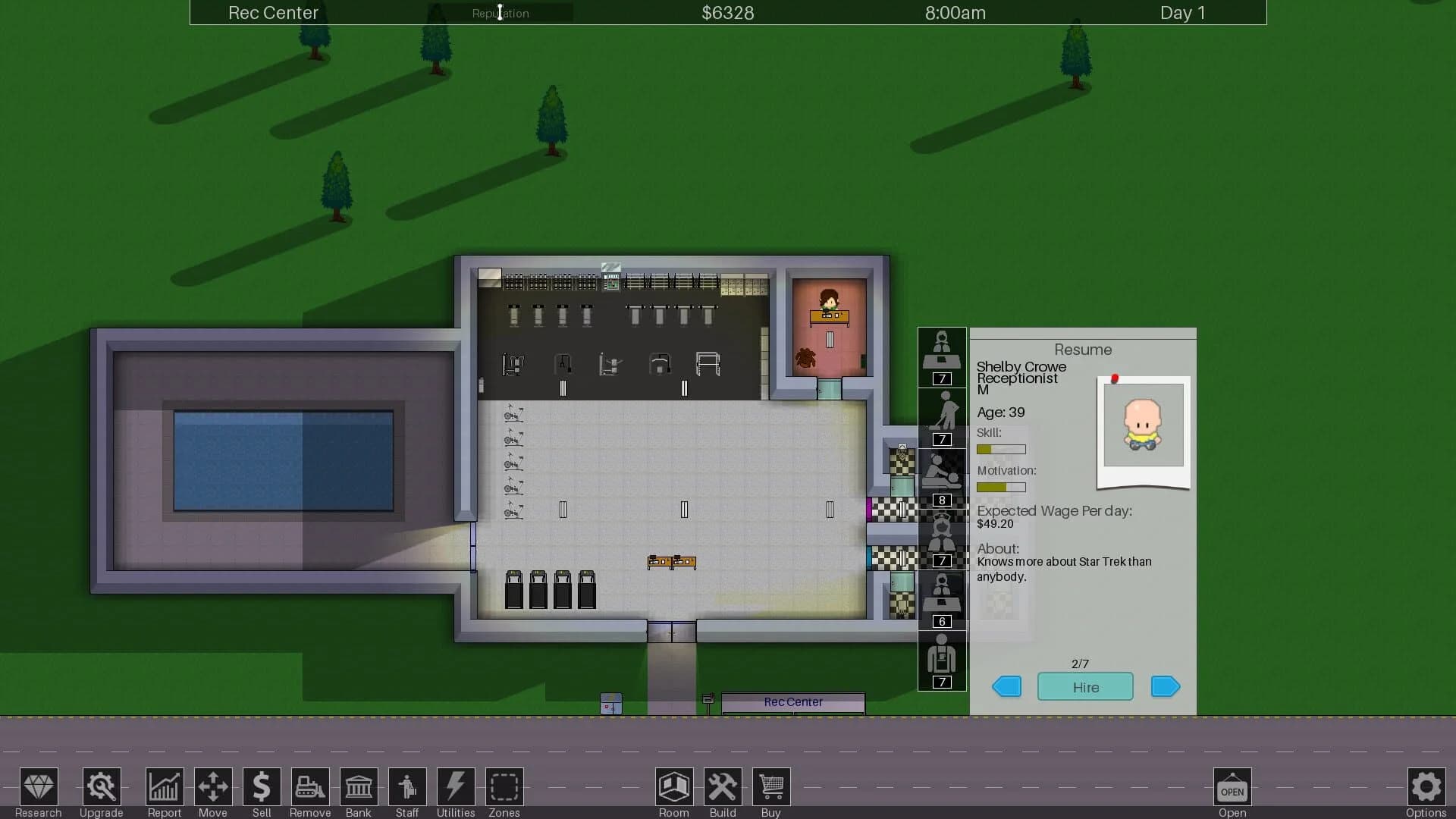View next applicant using right arrow
This screenshot has height=819, width=1456.
1165,686
